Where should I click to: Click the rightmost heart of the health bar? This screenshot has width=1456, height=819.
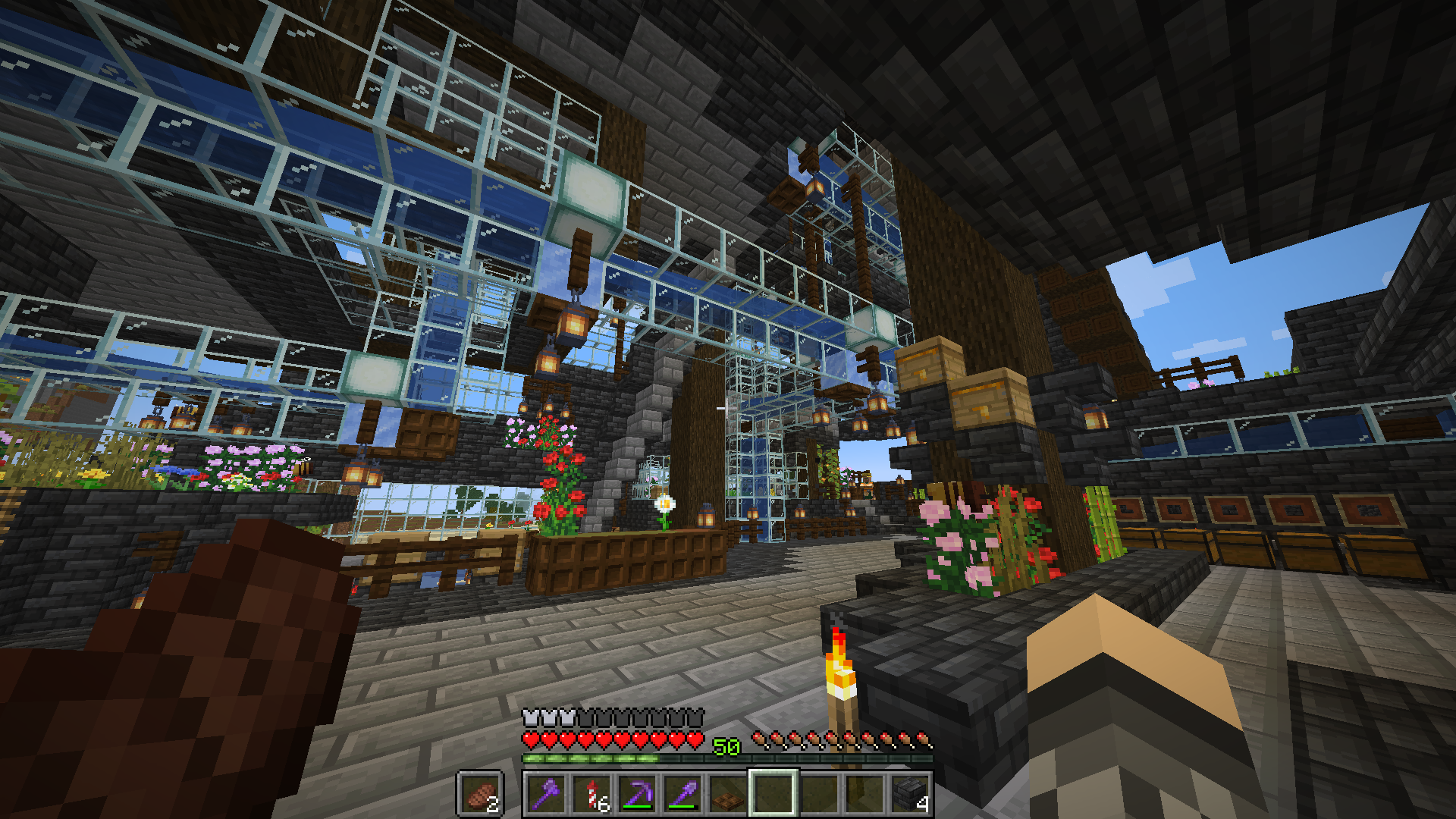(x=695, y=739)
